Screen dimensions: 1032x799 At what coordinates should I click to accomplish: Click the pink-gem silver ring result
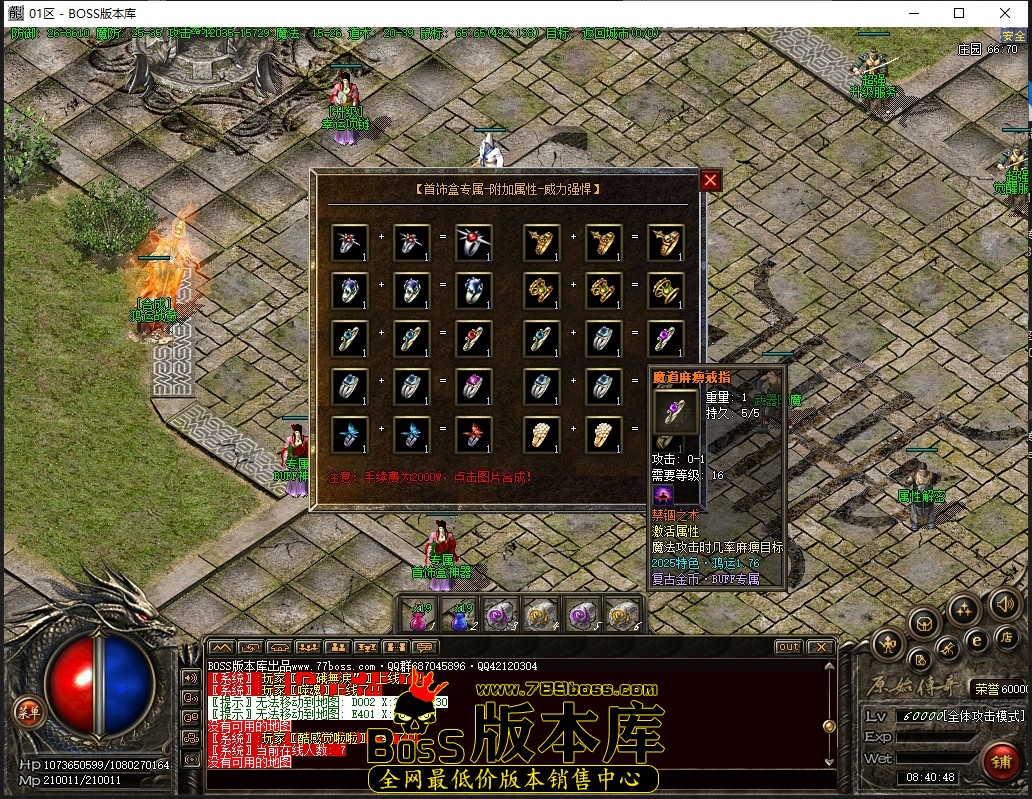[472, 388]
